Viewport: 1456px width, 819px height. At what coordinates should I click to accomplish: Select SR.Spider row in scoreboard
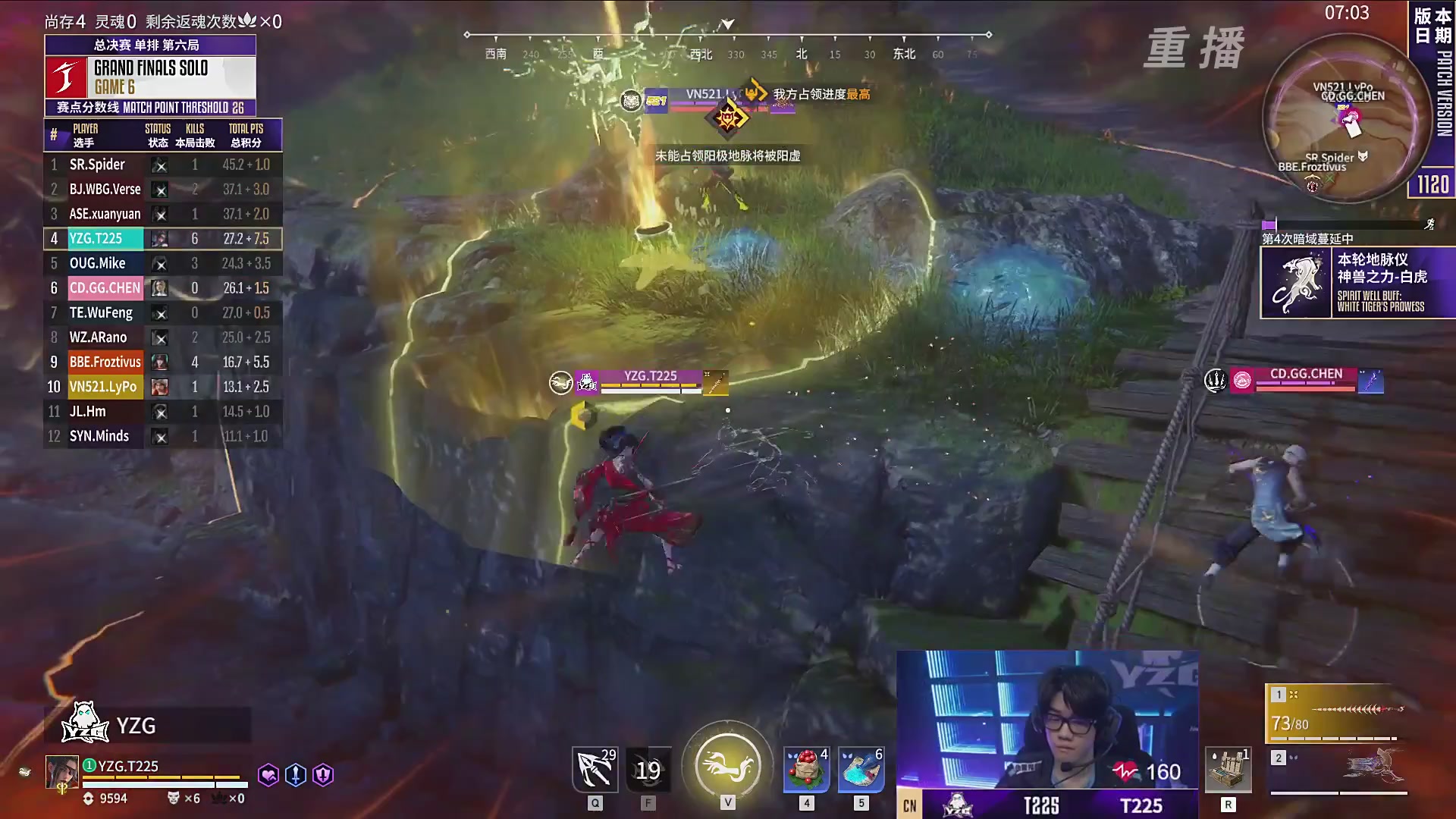162,165
